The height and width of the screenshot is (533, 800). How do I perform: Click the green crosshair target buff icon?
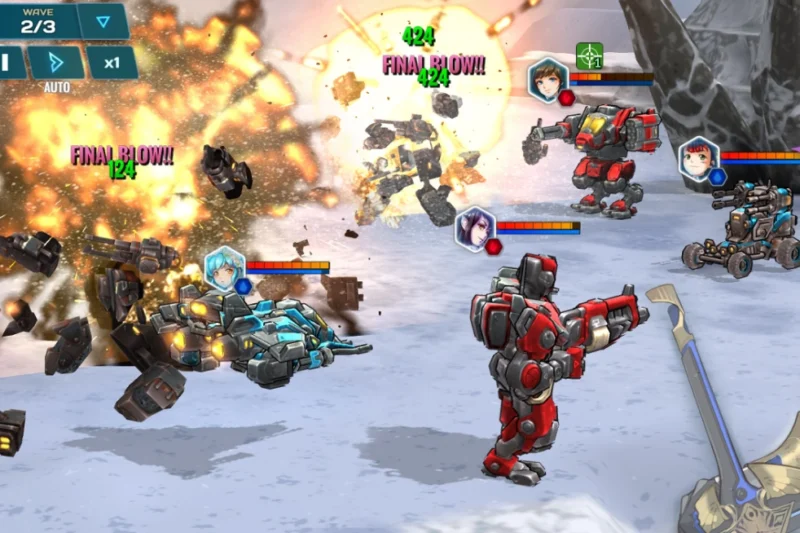(590, 56)
